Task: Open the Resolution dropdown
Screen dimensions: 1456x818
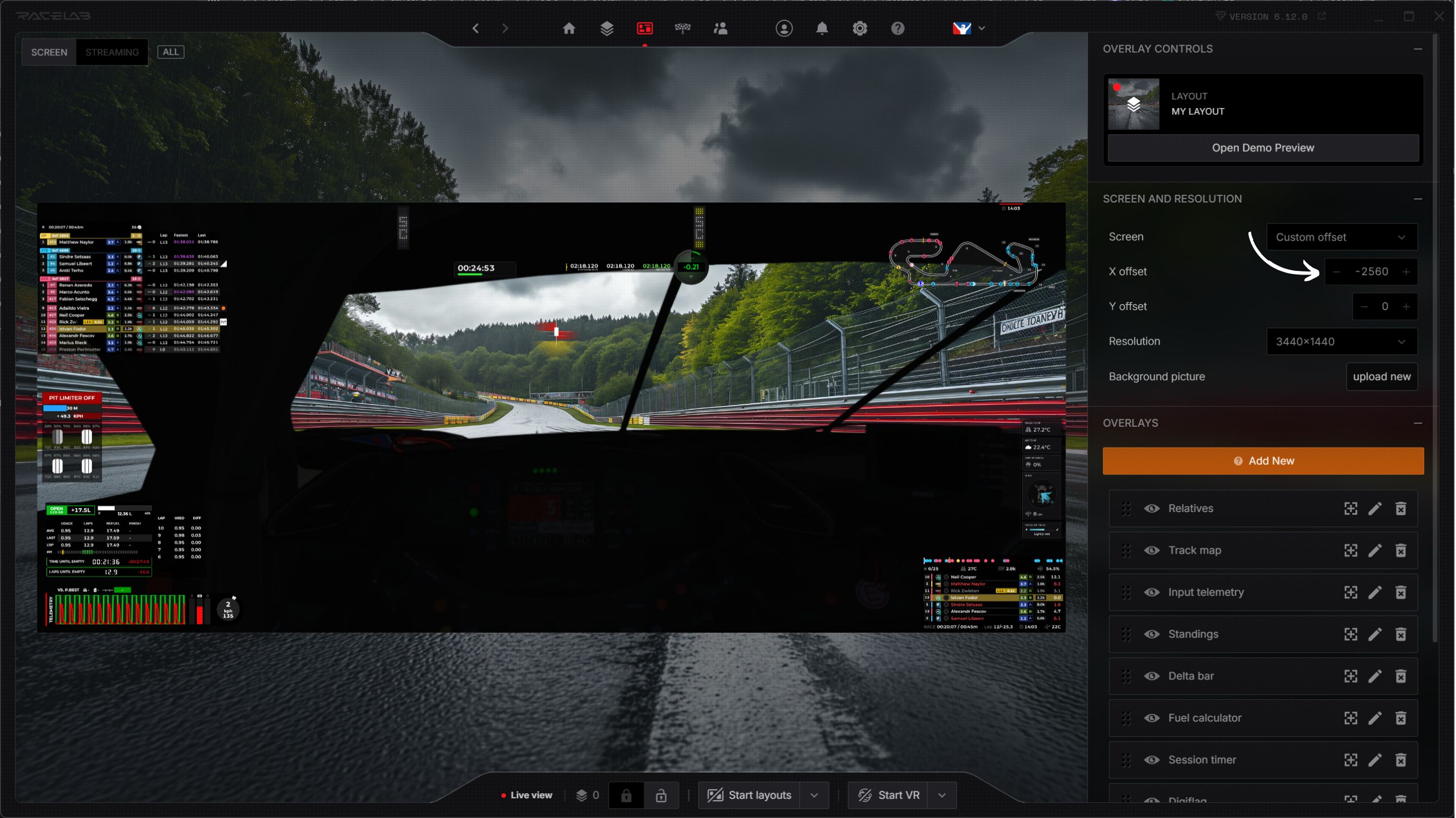Action: (x=1341, y=342)
